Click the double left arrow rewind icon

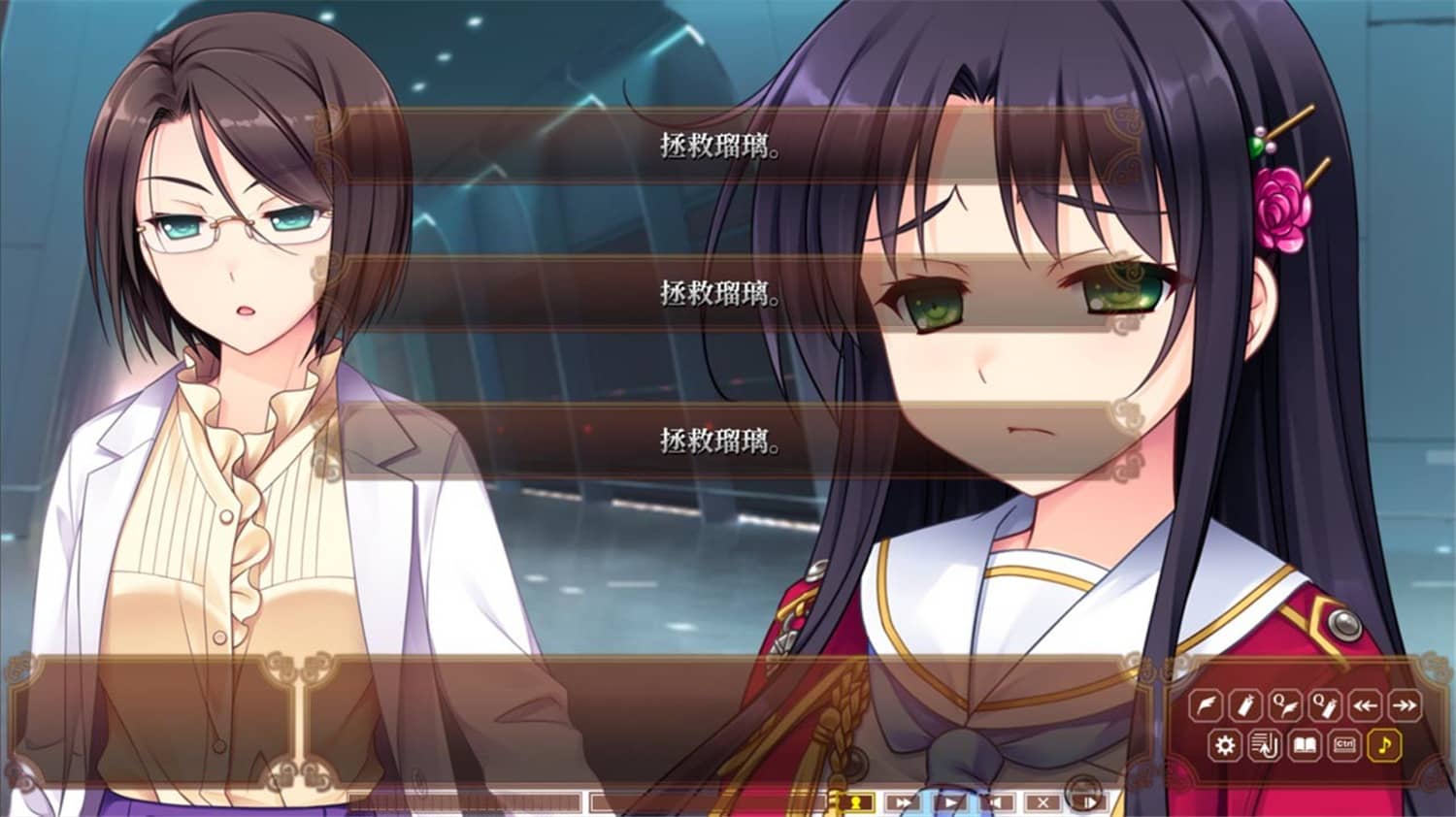point(1366,704)
